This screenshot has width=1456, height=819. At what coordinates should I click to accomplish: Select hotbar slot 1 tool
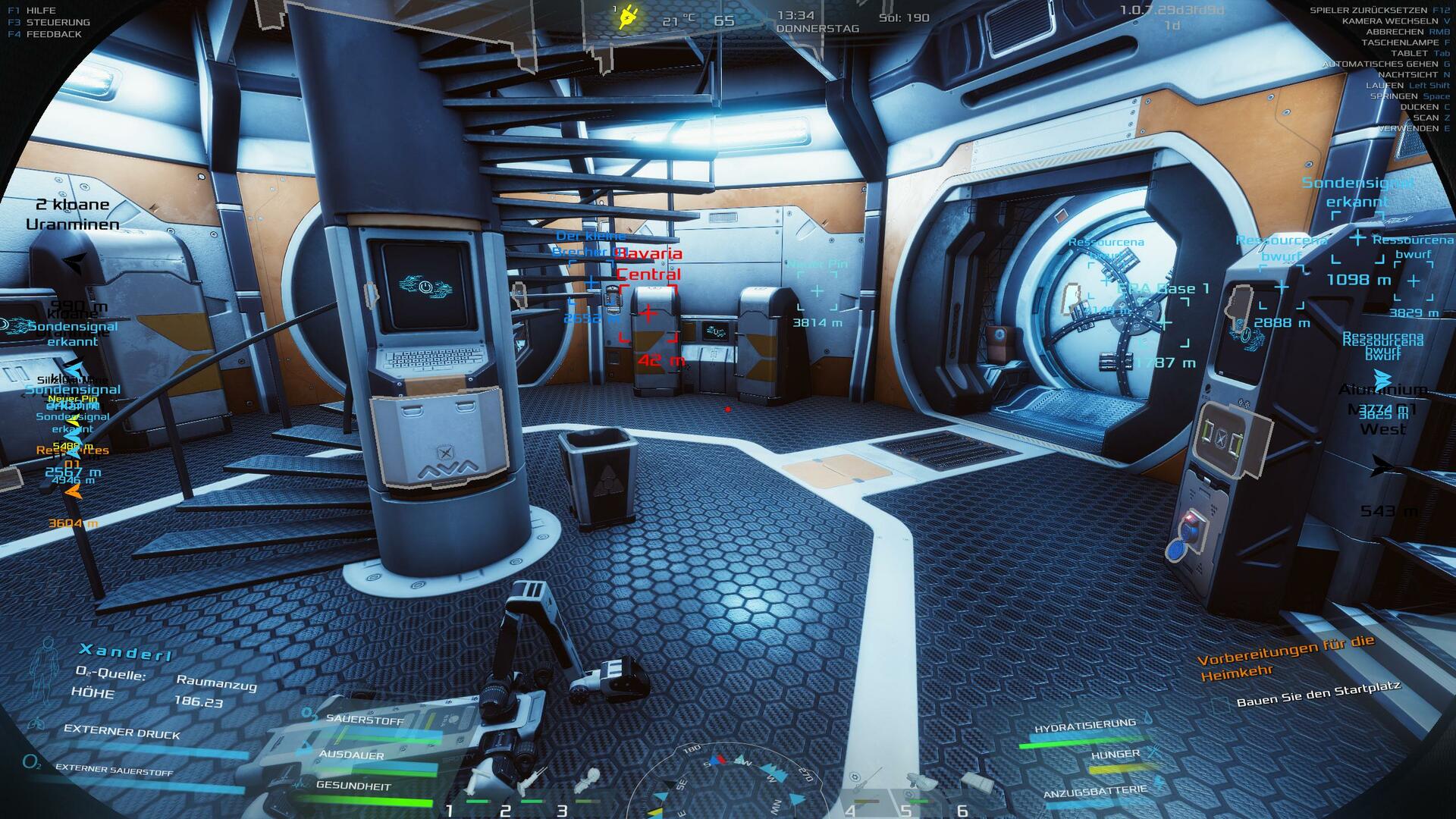[x=482, y=781]
